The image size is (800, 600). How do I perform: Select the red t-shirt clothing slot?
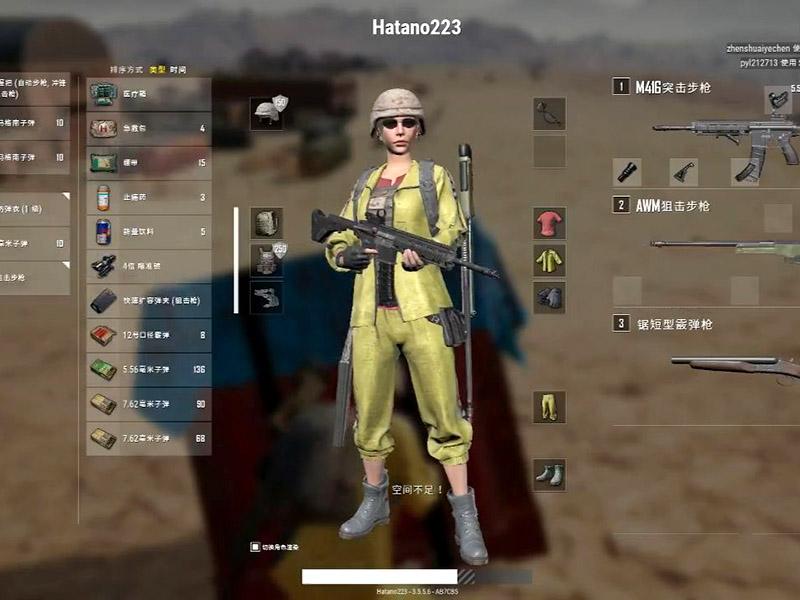pyautogui.click(x=549, y=223)
